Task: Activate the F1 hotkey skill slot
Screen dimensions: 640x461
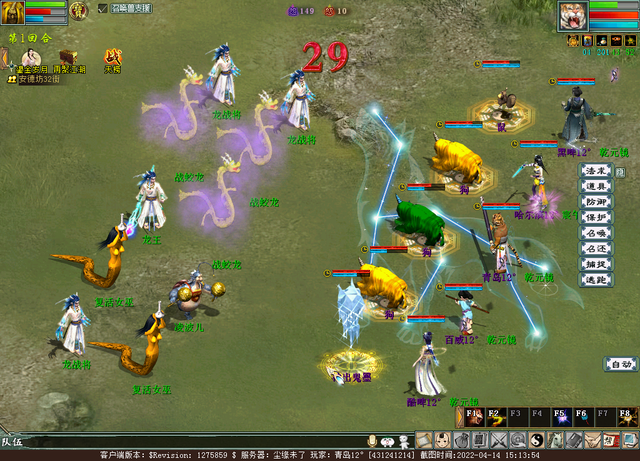Action: click(x=473, y=417)
